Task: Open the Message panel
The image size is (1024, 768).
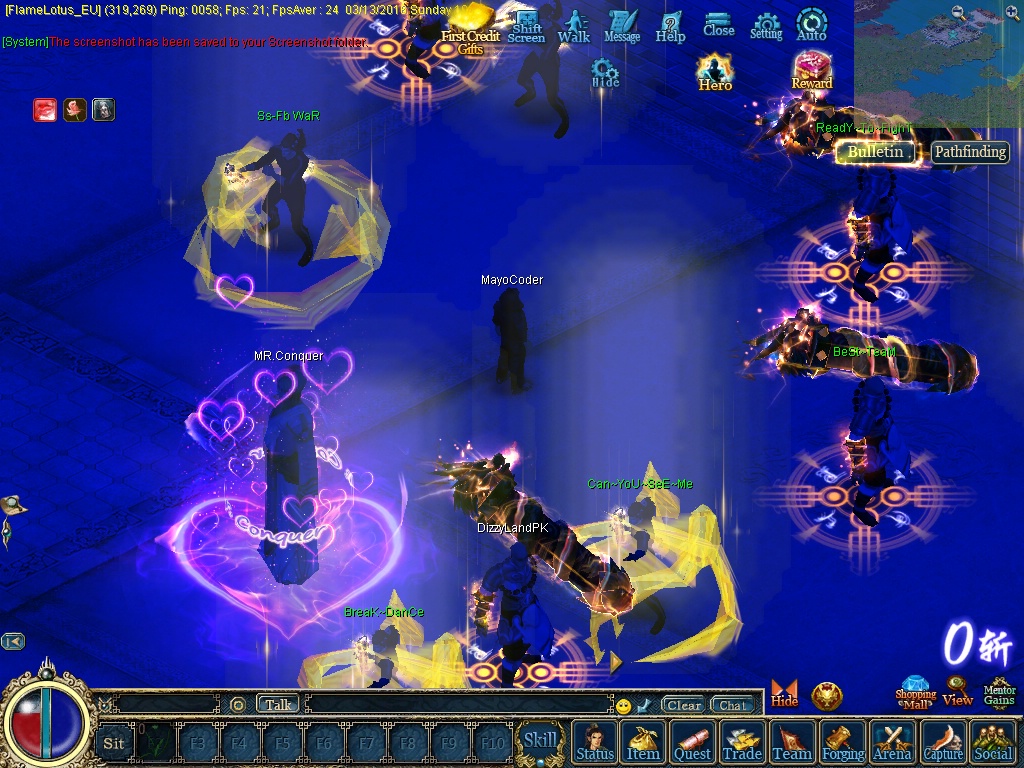Action: [622, 26]
